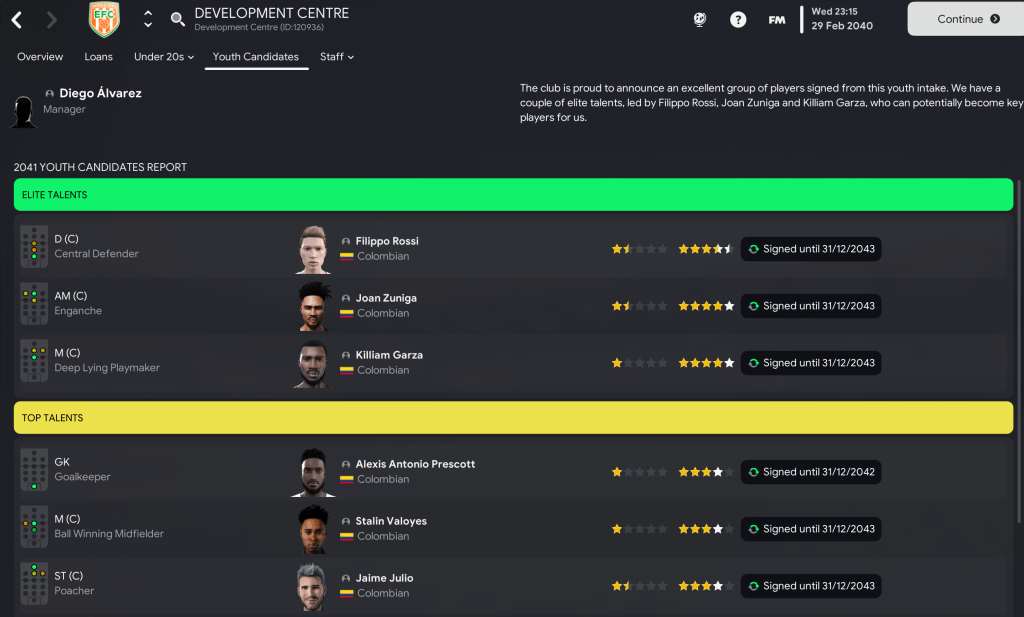This screenshot has width=1024, height=617.
Task: Open the Staff dropdown menu
Action: [336, 57]
